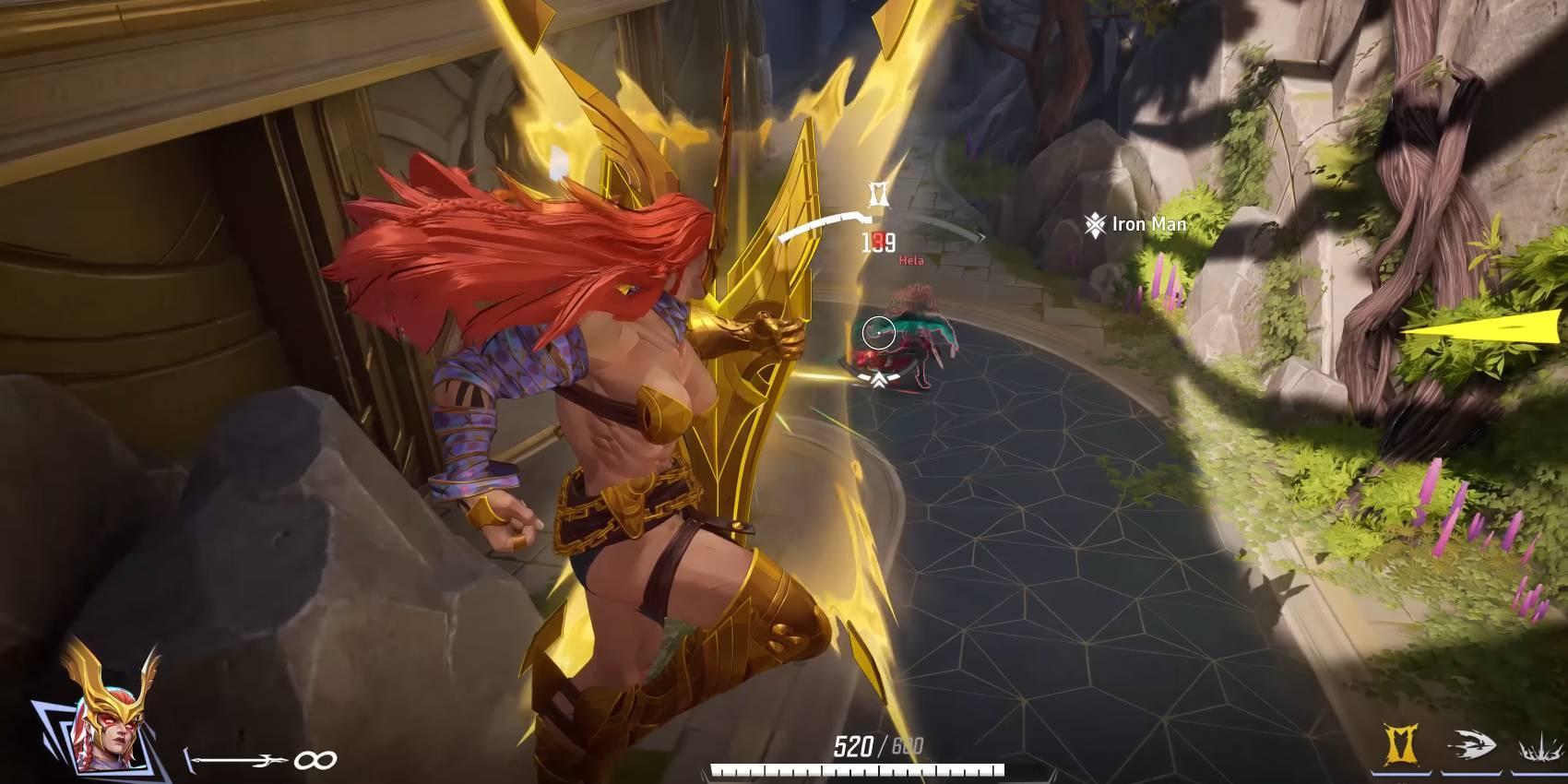Select the spear weapon icon
The width and height of the screenshot is (1568, 784).
[x=237, y=760]
